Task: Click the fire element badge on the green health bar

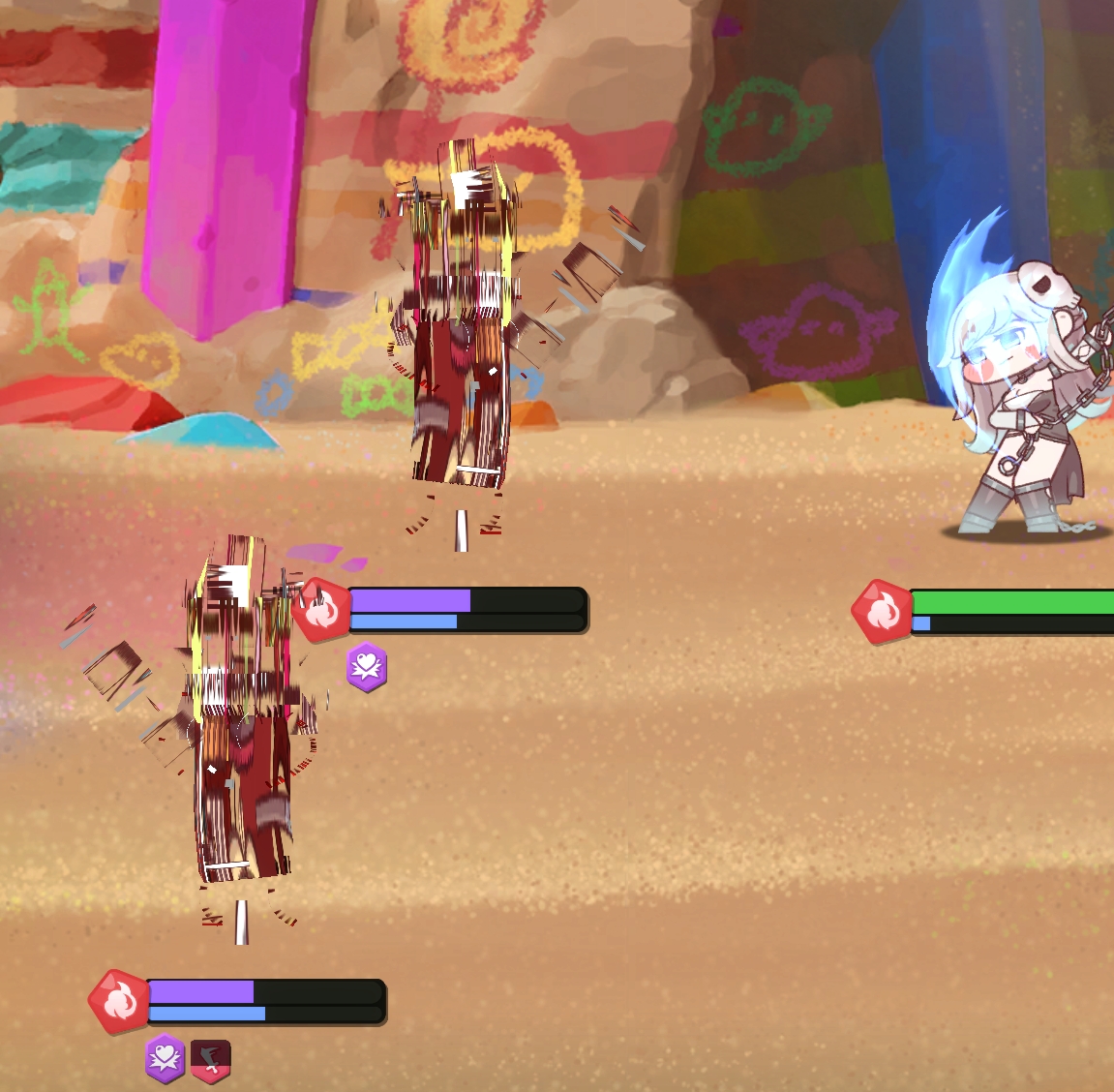Action: pyautogui.click(x=881, y=612)
